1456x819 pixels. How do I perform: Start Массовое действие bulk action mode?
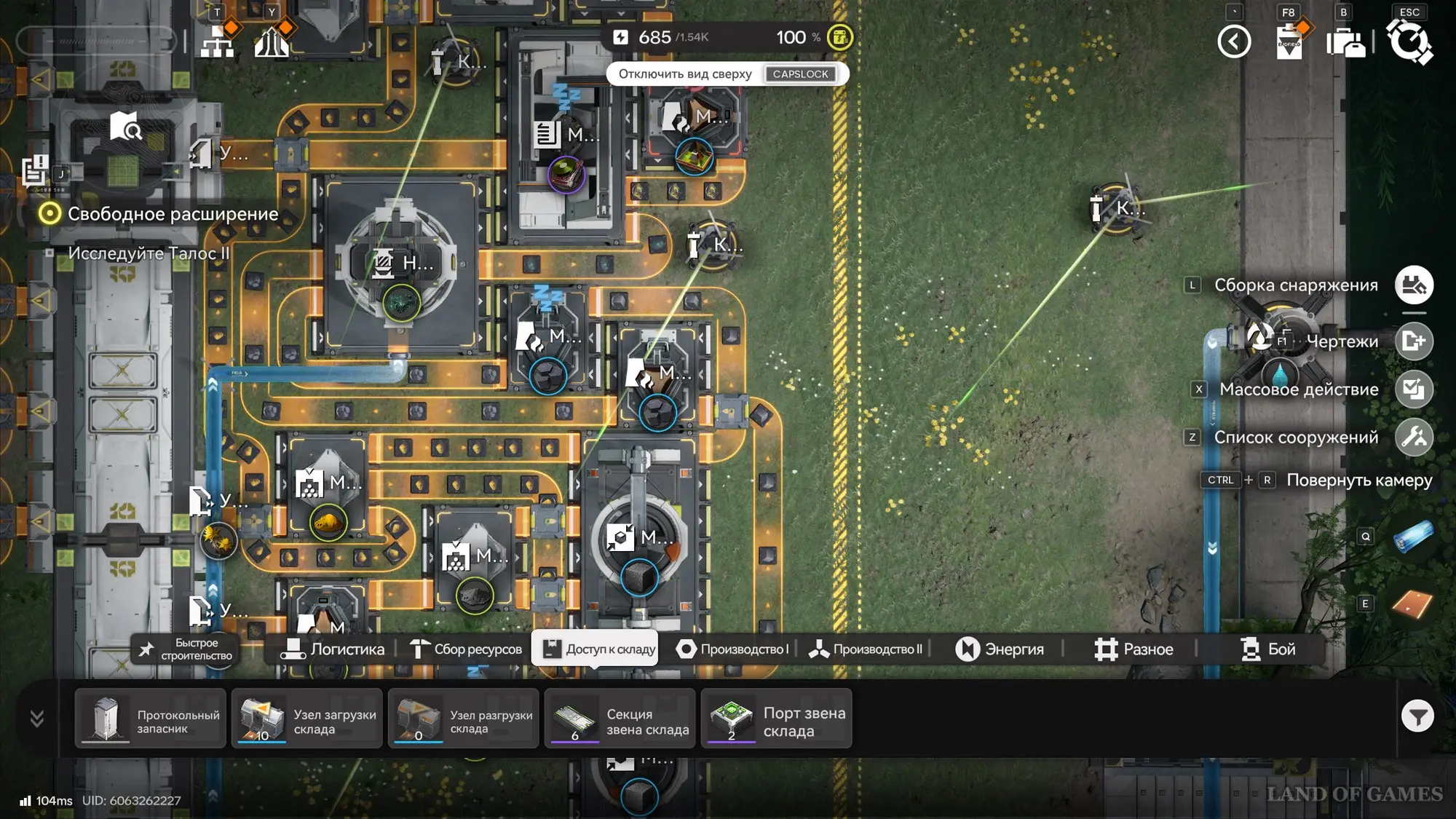point(1414,389)
